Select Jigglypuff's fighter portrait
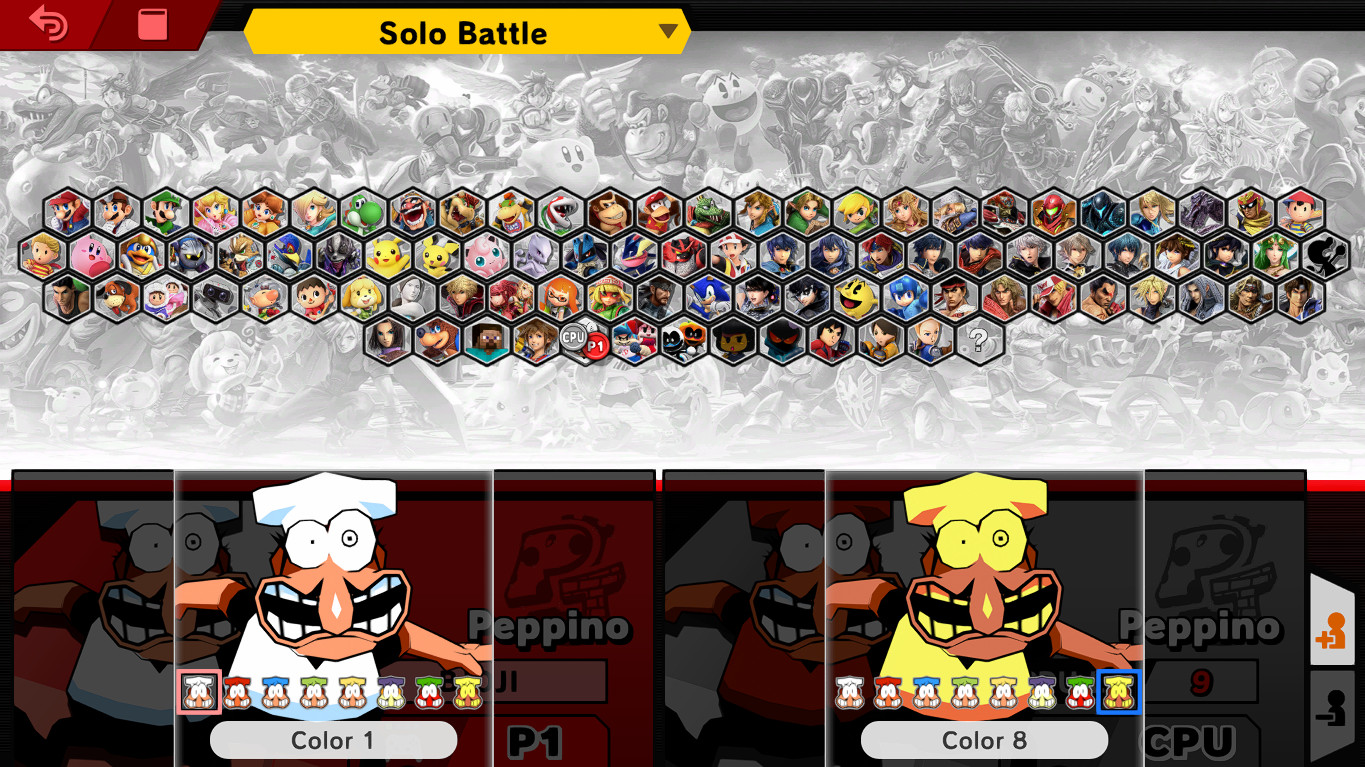The height and width of the screenshot is (767, 1365). coord(487,252)
